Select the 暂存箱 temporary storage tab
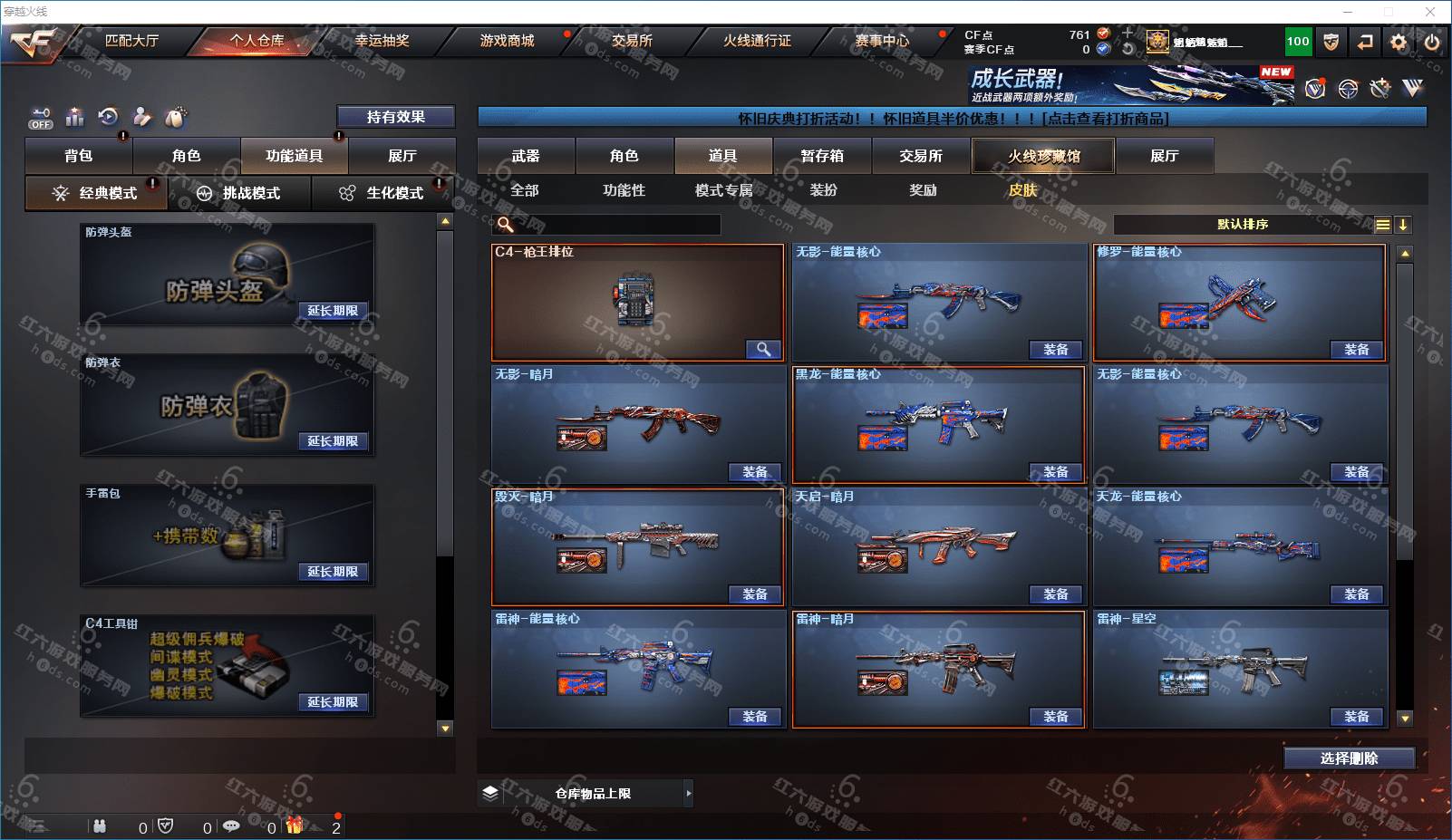This screenshot has width=1452, height=840. (x=822, y=156)
